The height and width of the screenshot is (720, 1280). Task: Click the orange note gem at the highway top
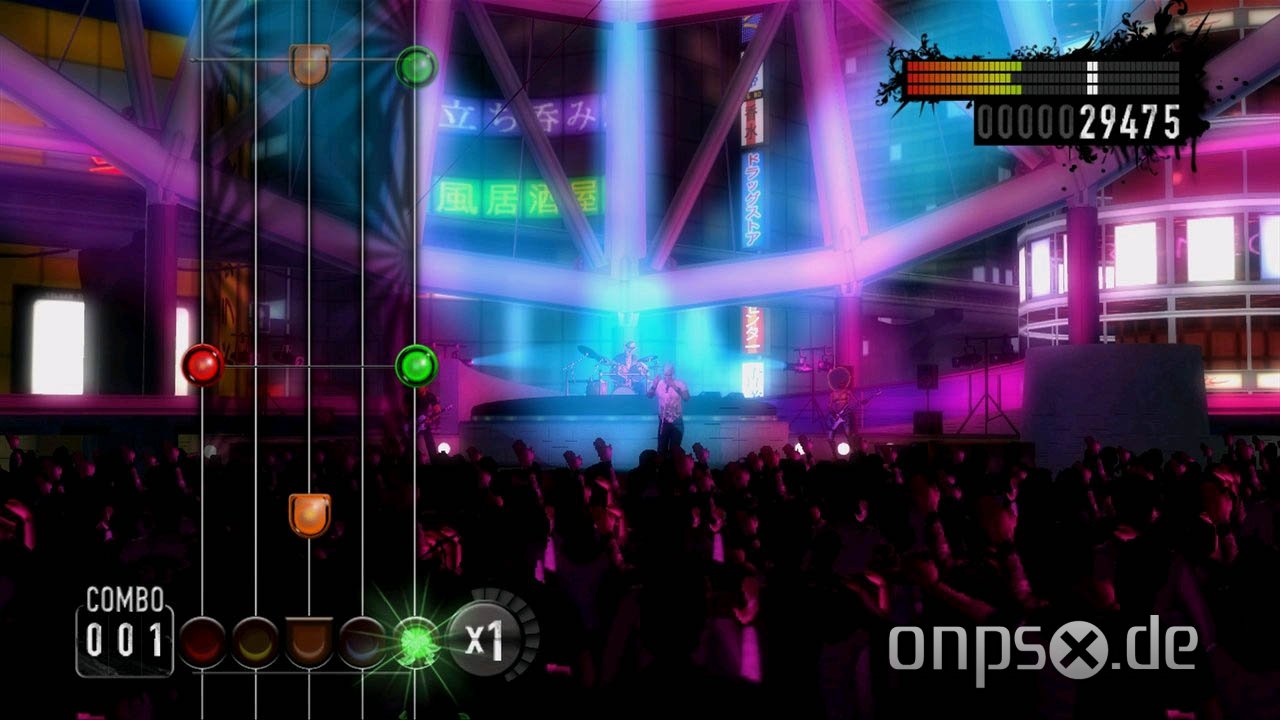point(308,64)
